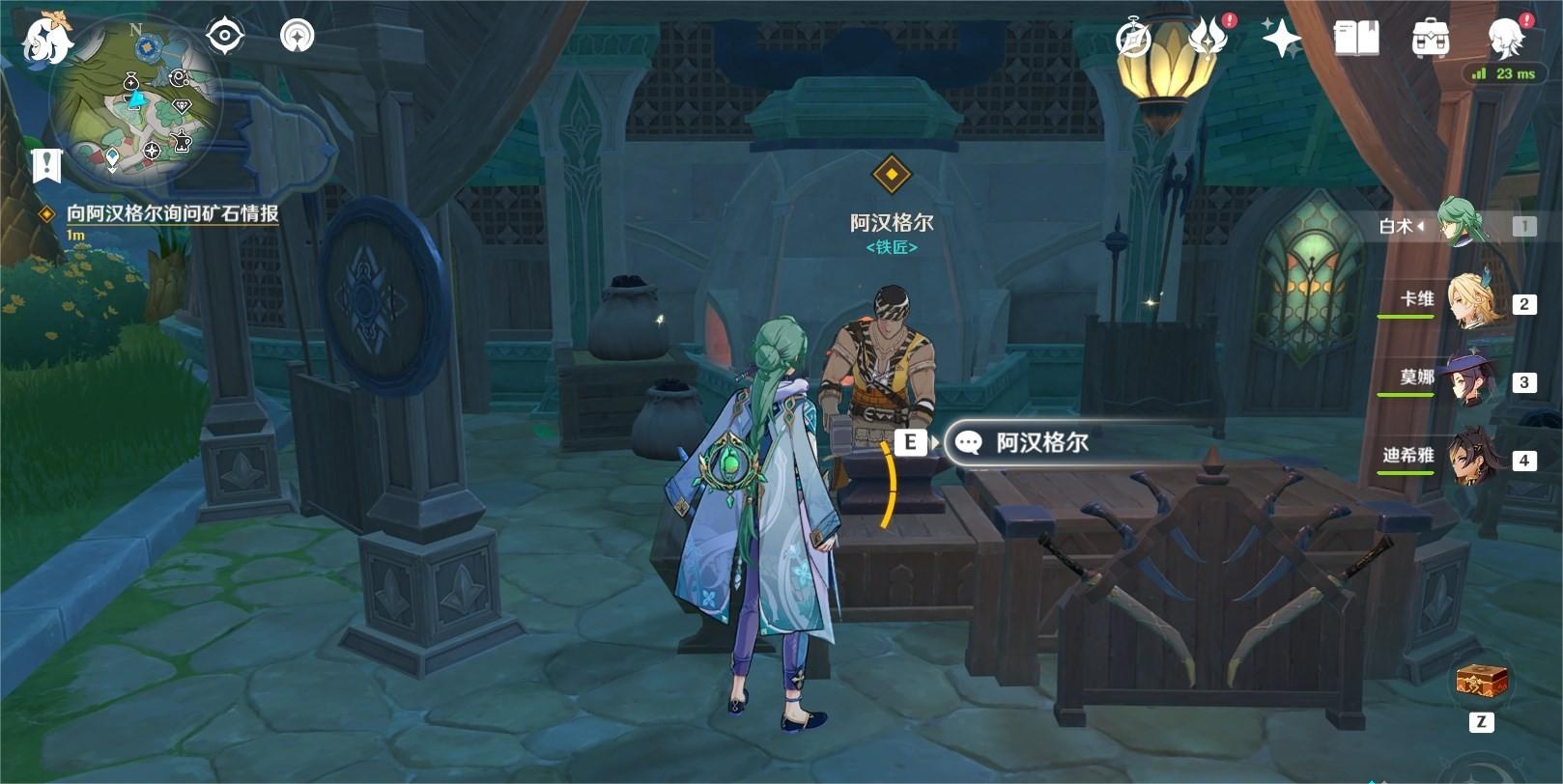
Task: Switch to party member 莫娜
Action: pos(1468,381)
